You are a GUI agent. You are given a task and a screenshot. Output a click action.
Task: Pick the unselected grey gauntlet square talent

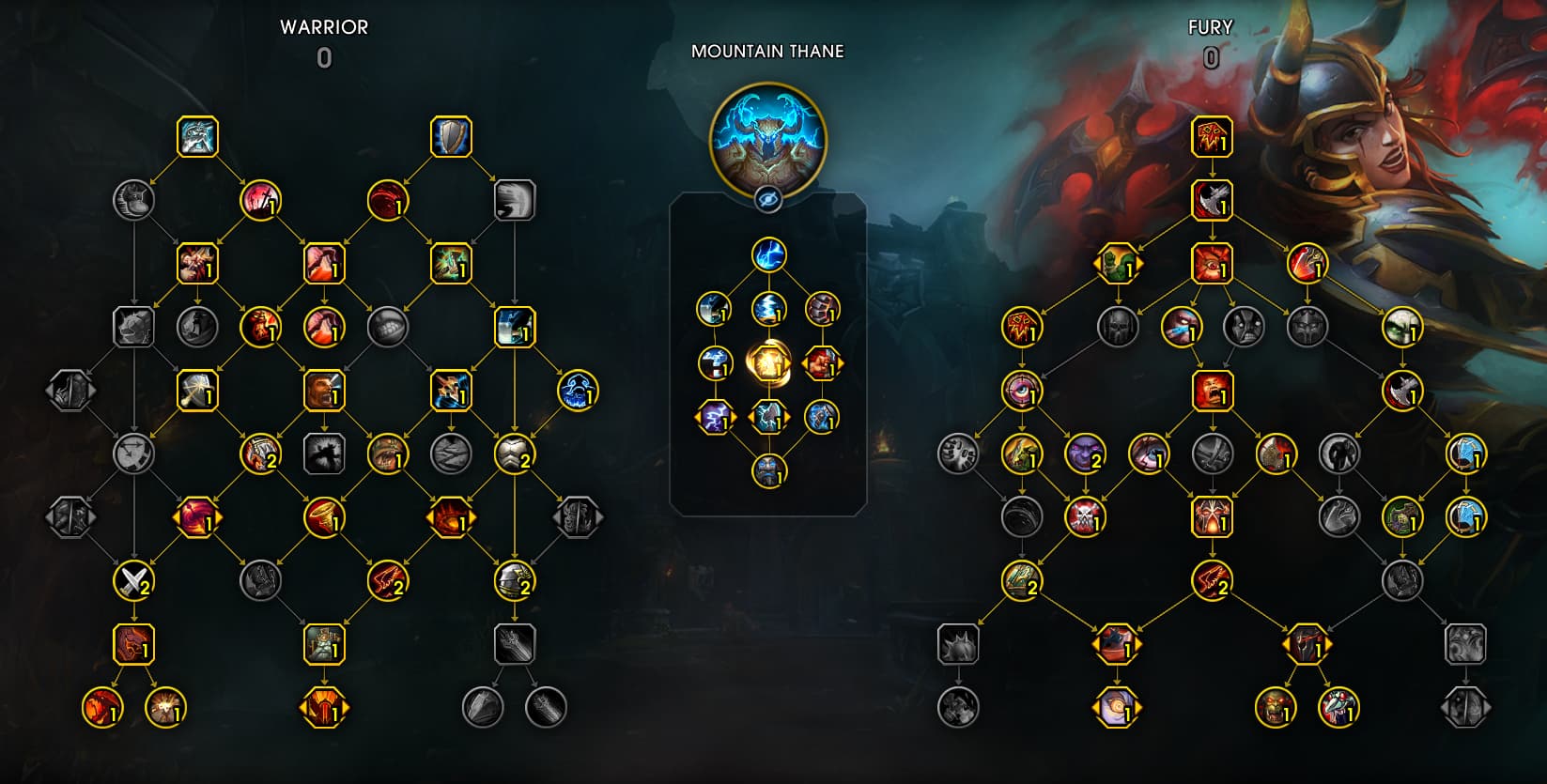pyautogui.click(x=514, y=644)
